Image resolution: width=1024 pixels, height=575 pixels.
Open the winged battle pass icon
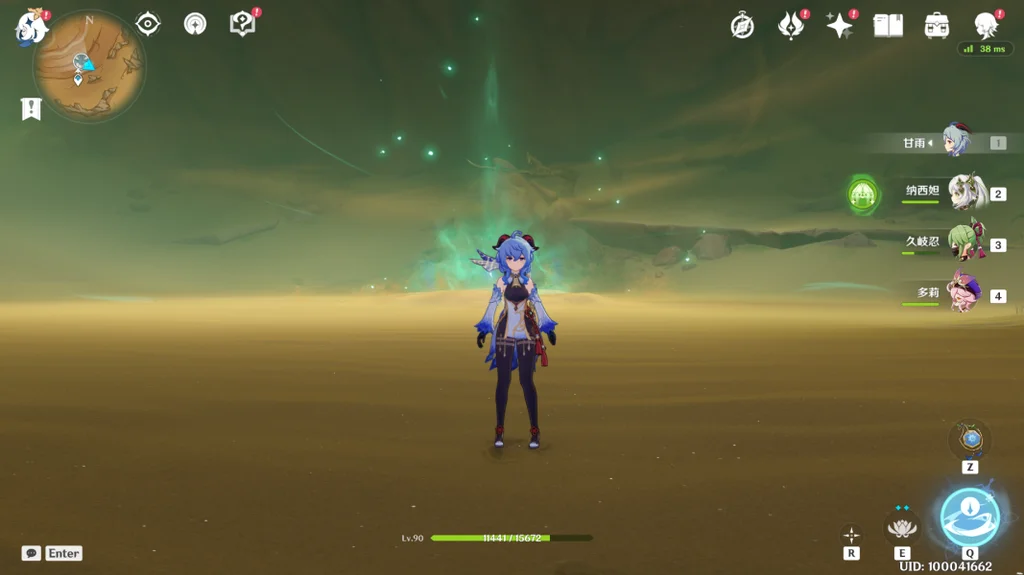tap(791, 26)
